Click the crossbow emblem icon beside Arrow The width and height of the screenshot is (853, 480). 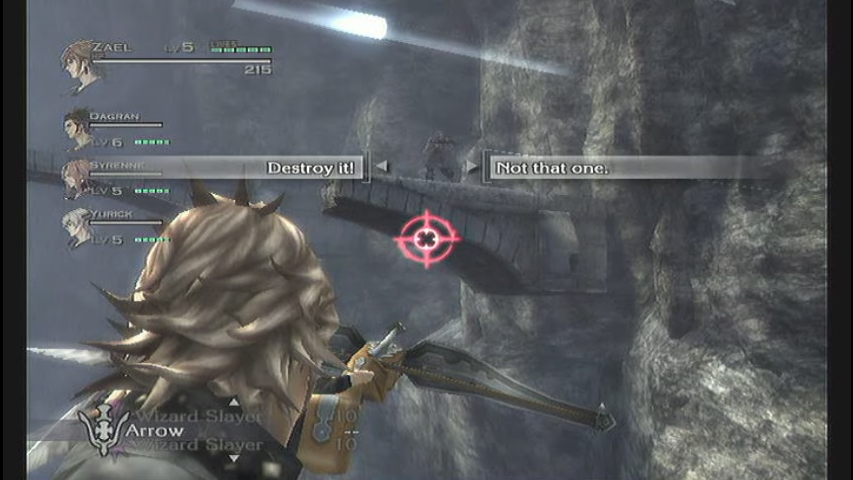pos(103,431)
